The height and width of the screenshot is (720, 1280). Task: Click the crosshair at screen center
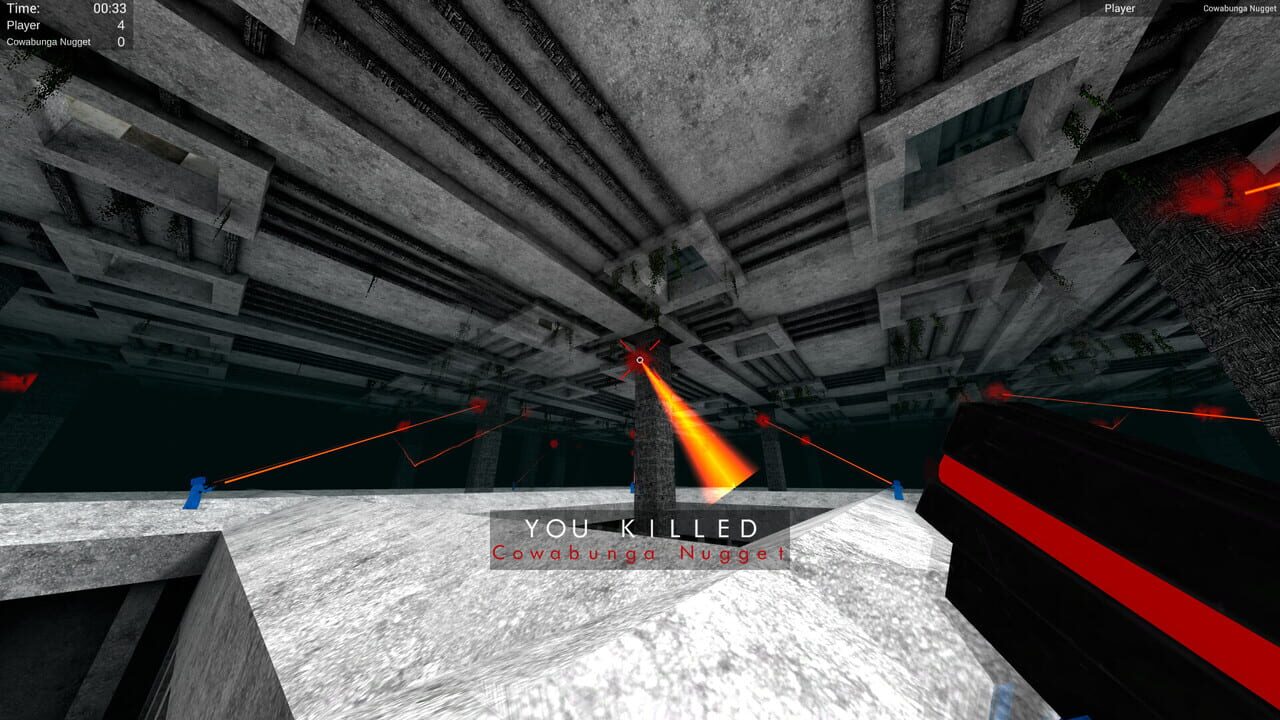pos(640,360)
